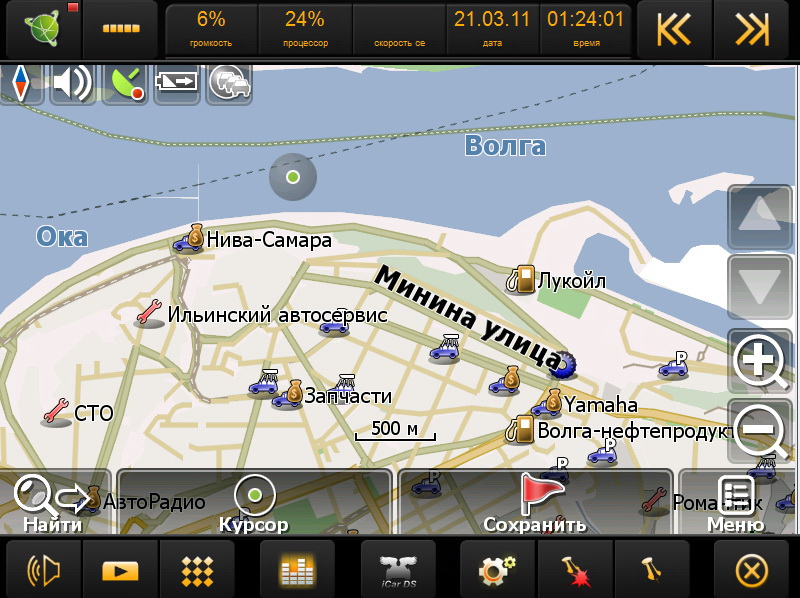Click the down triangle map button
This screenshot has height=598, width=800.
tap(759, 286)
